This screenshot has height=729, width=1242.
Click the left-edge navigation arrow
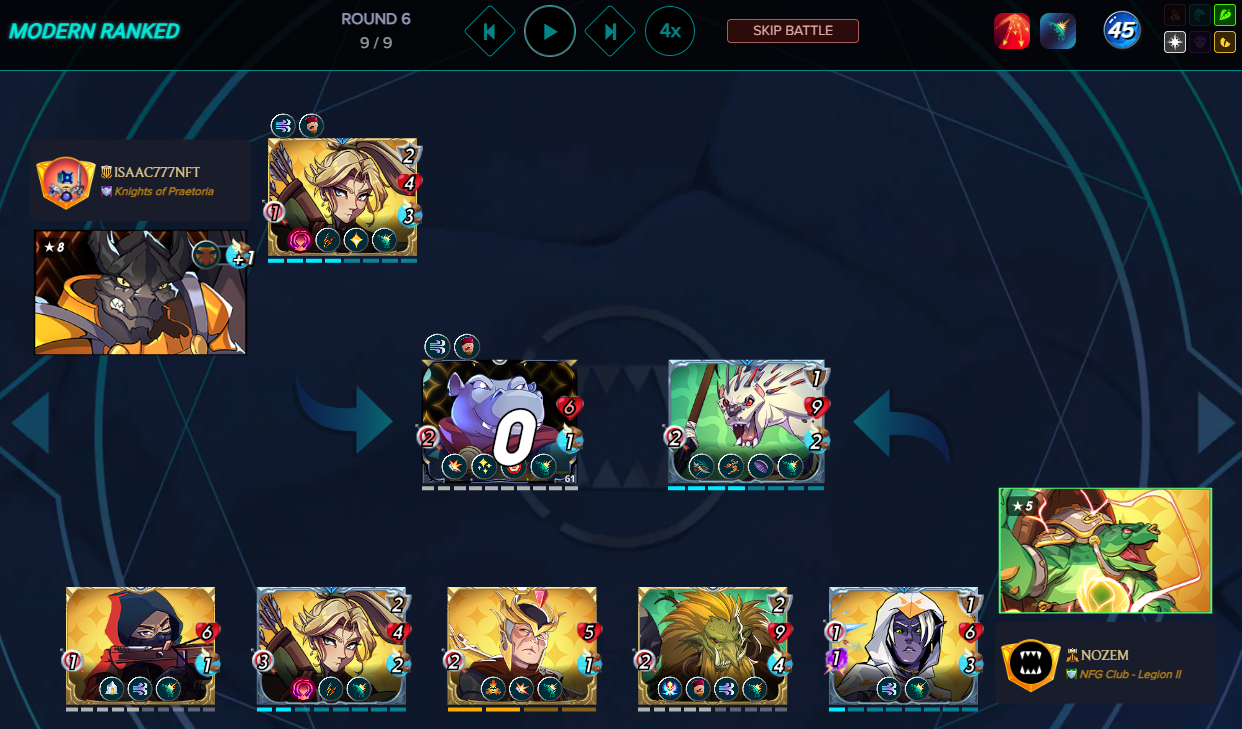click(x=30, y=424)
